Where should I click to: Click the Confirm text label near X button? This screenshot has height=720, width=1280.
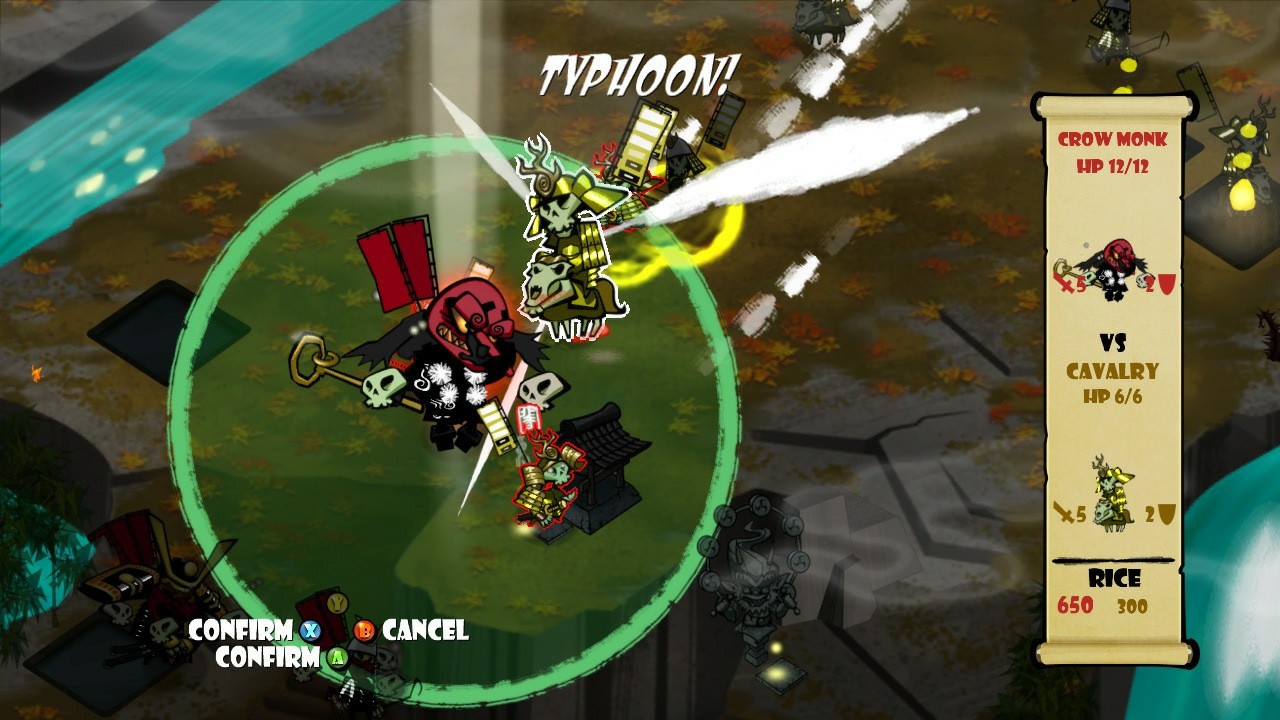point(241,631)
